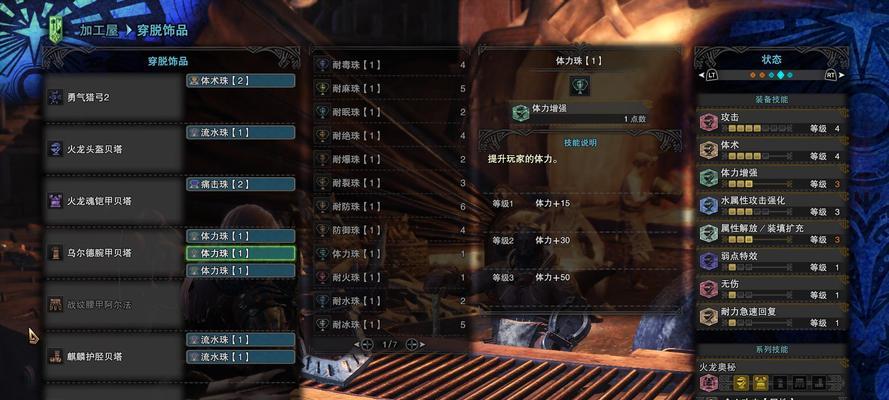Go to the next jewel list page

click(x=413, y=344)
